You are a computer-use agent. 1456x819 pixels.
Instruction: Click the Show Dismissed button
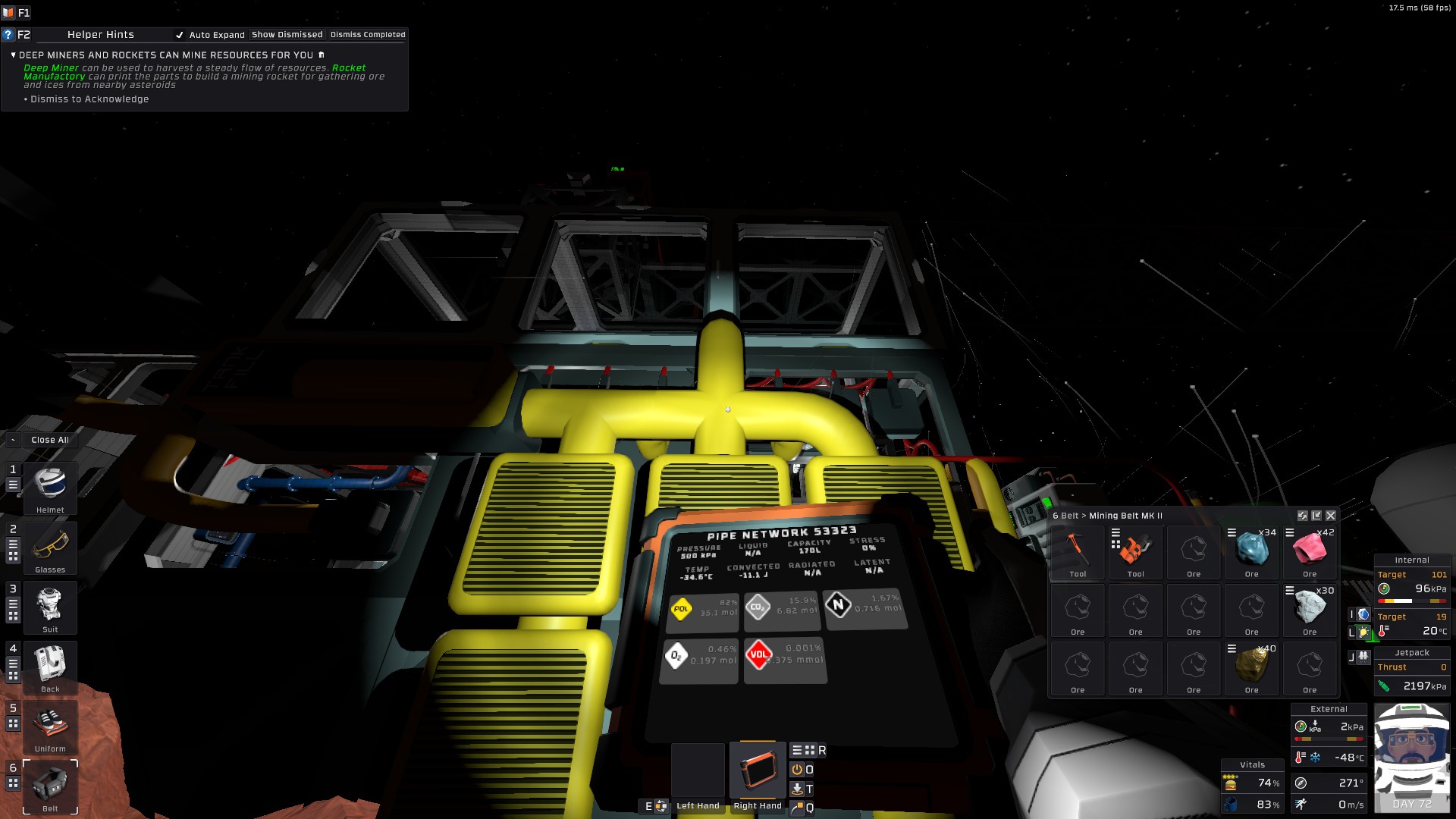click(287, 35)
